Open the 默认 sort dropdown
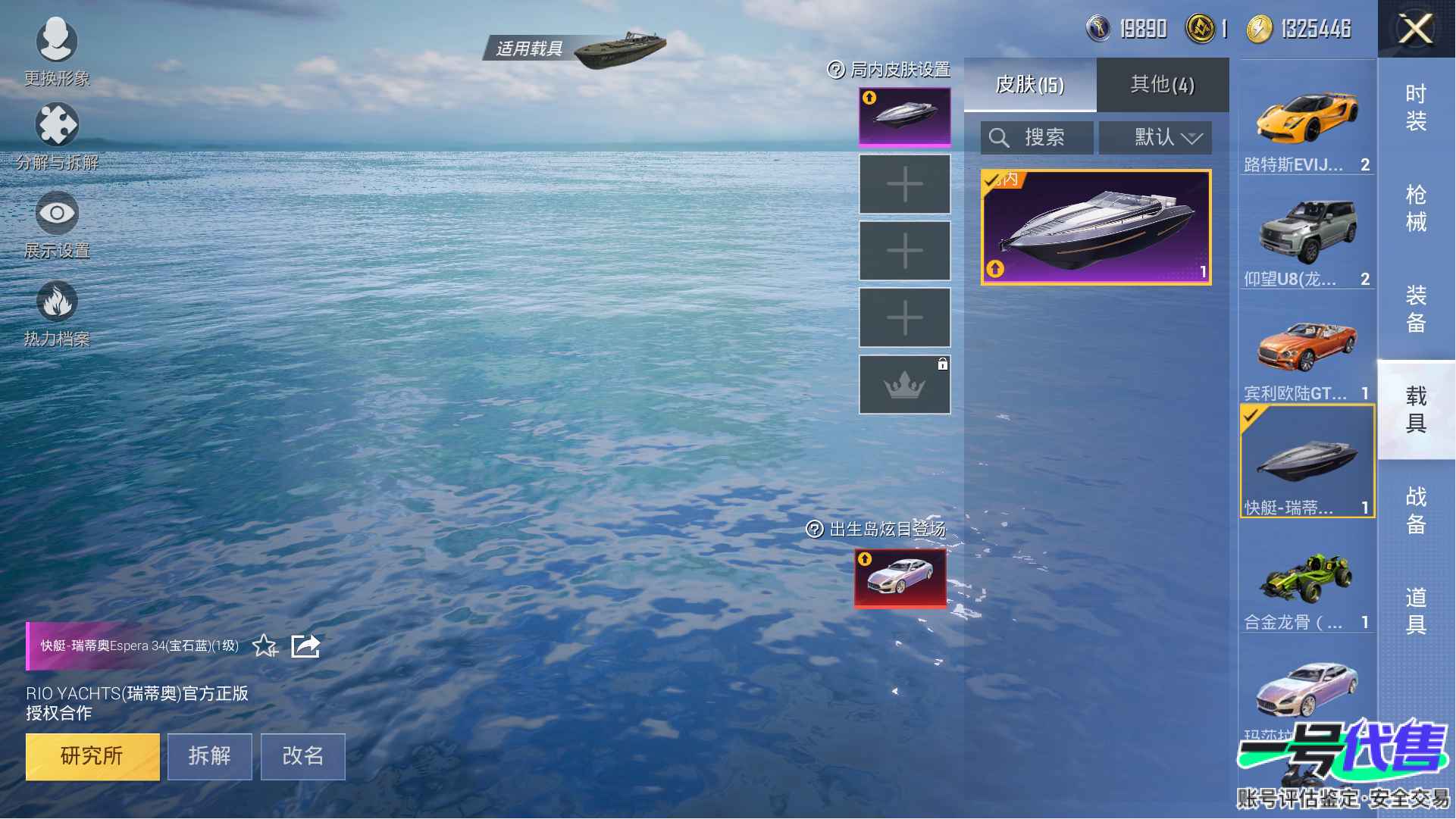 click(1155, 138)
